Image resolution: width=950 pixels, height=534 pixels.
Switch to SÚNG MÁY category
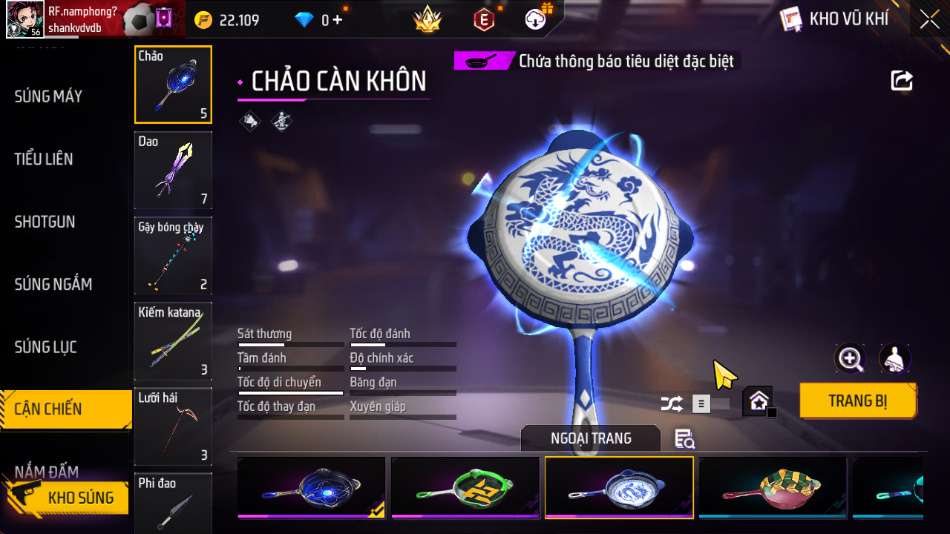pos(48,96)
